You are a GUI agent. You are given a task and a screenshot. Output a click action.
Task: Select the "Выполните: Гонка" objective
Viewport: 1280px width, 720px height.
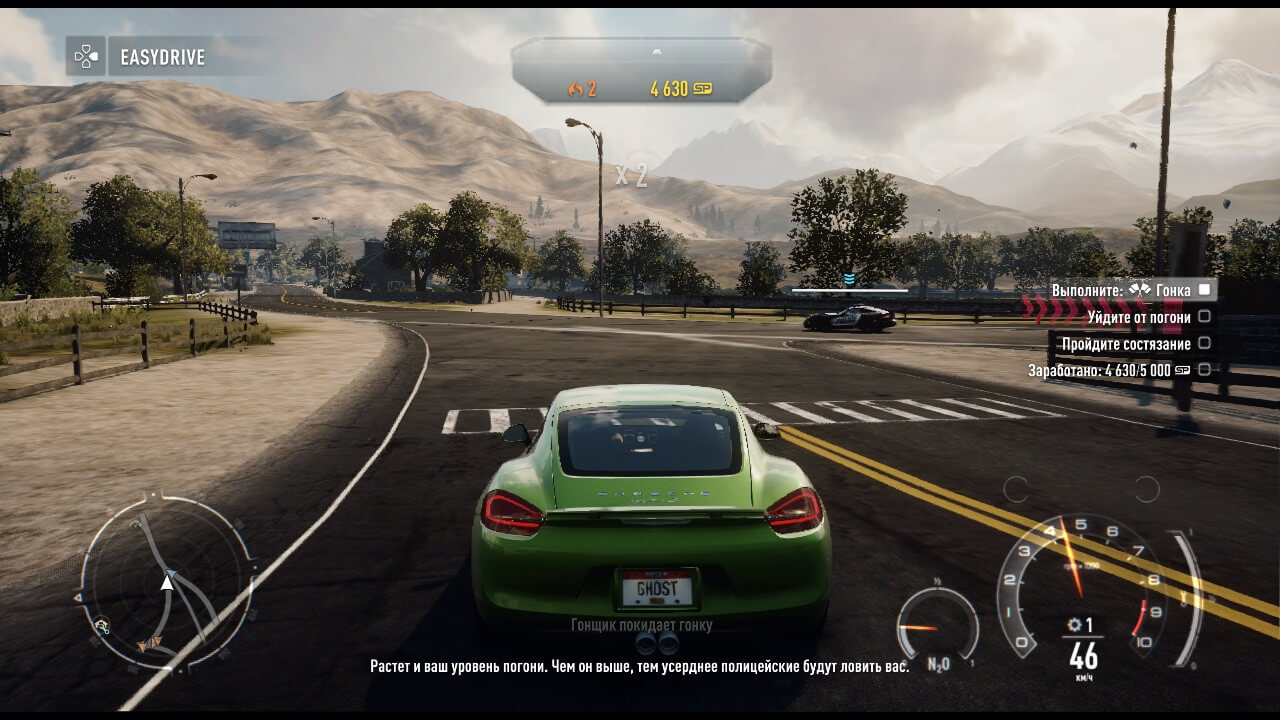[1120, 290]
